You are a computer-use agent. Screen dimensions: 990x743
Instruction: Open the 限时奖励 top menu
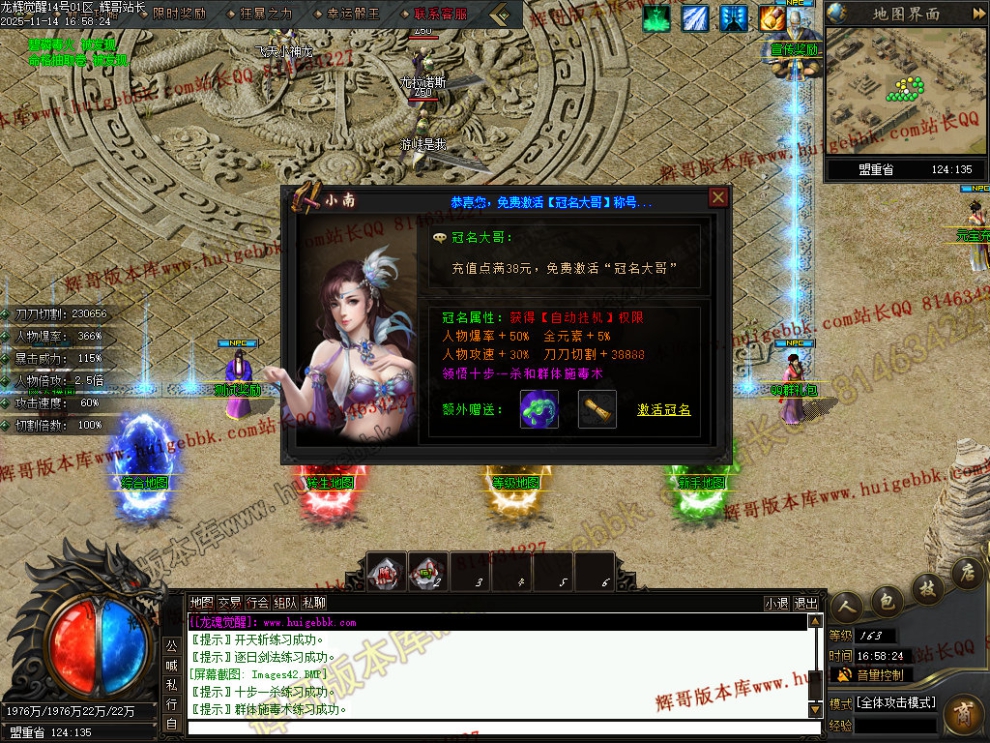tap(180, 14)
